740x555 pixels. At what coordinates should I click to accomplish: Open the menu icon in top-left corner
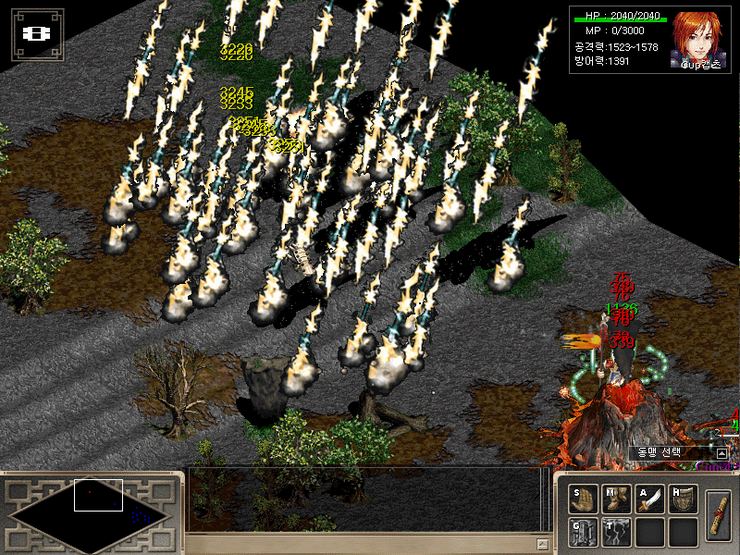point(37,34)
